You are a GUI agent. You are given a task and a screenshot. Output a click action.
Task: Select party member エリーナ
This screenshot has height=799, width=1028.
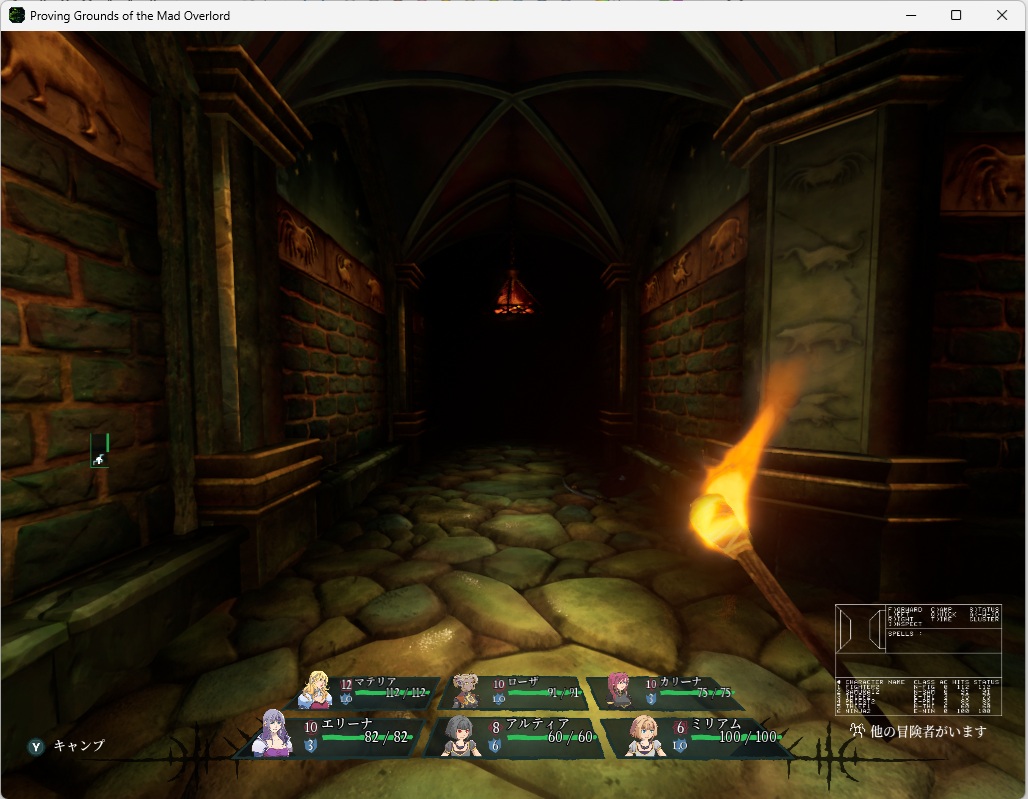click(x=340, y=735)
